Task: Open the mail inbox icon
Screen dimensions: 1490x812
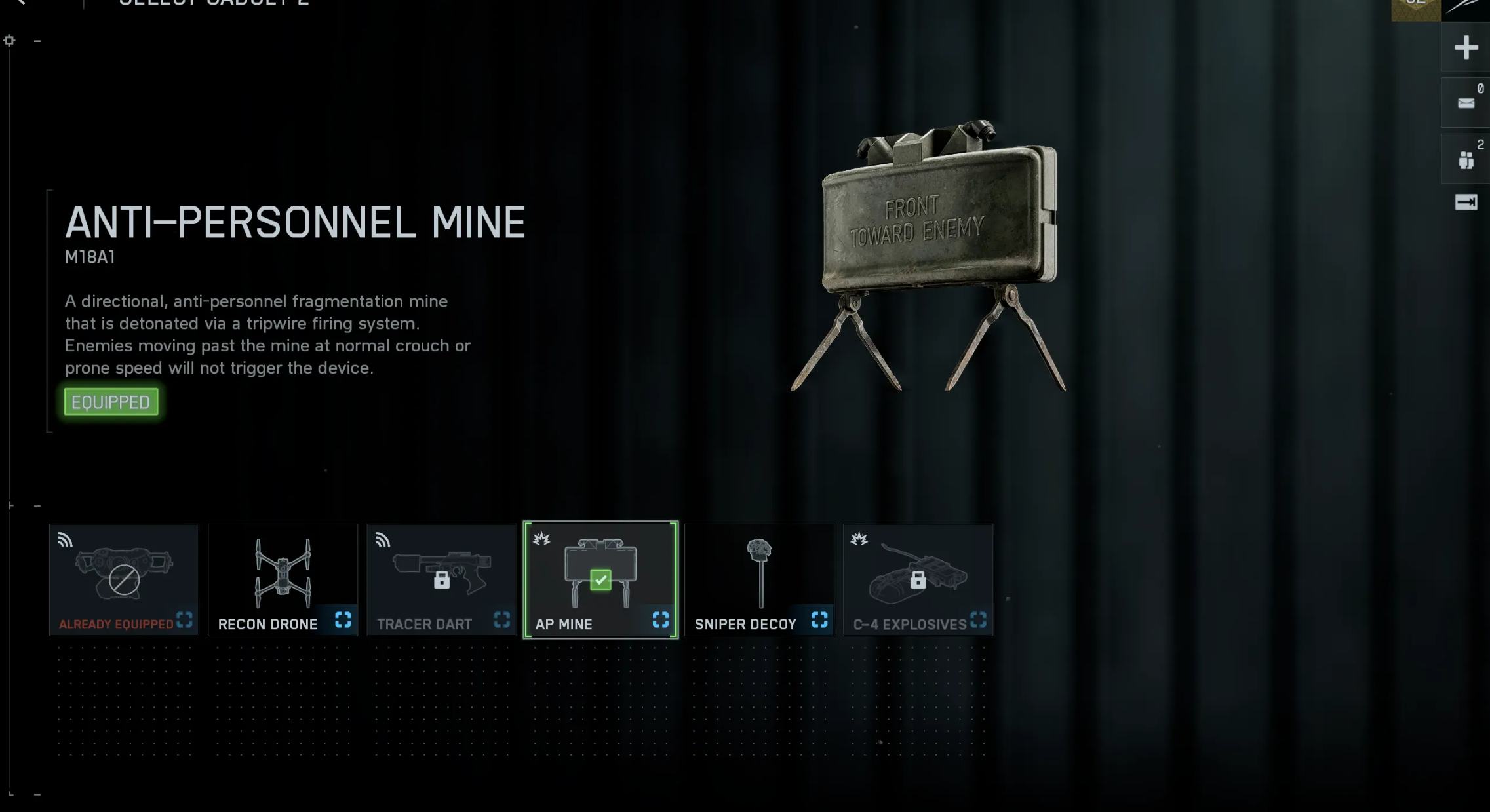Action: point(1466,103)
